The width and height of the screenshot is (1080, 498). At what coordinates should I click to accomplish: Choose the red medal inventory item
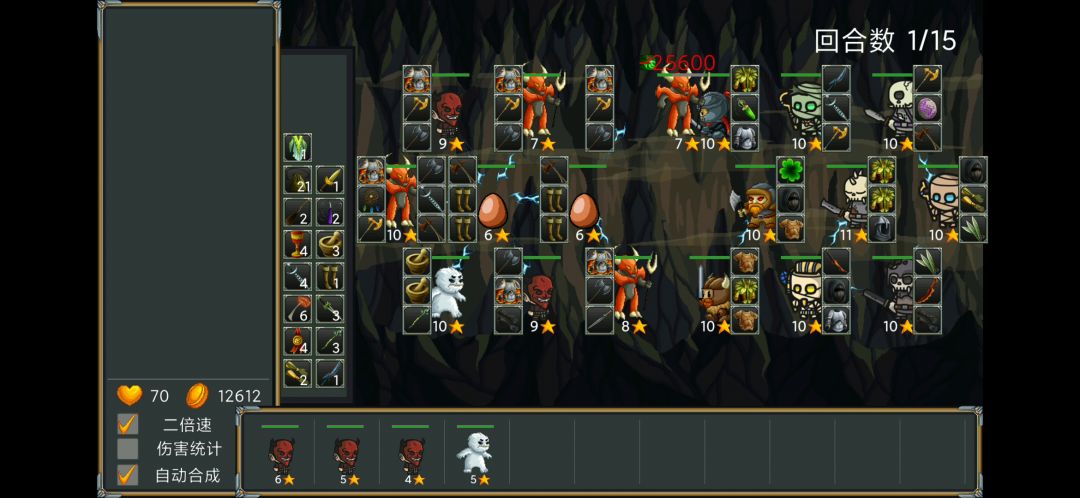297,341
